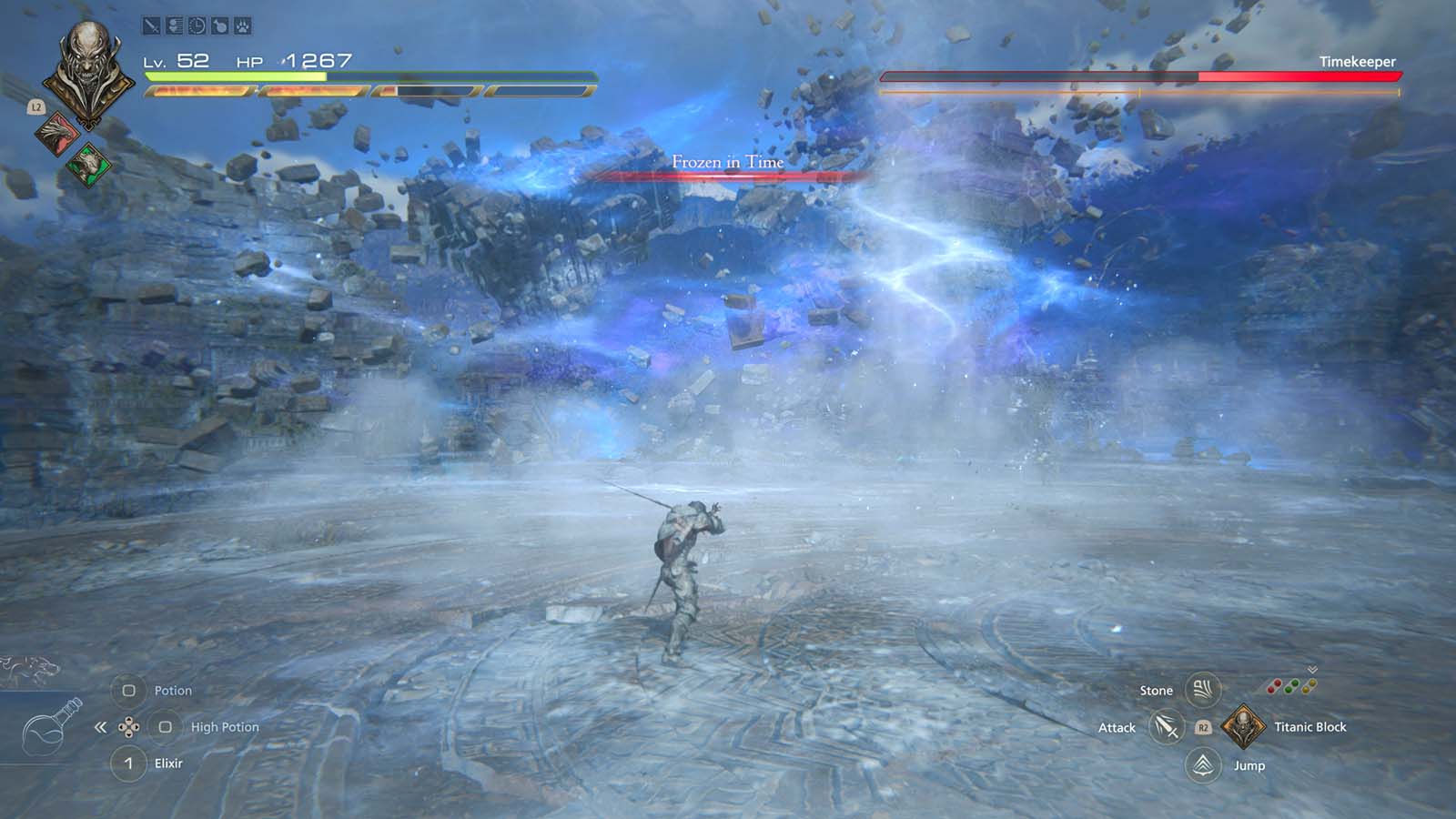The image size is (1456, 819).
Task: Select the High Potion item slot
Action: 167,727
